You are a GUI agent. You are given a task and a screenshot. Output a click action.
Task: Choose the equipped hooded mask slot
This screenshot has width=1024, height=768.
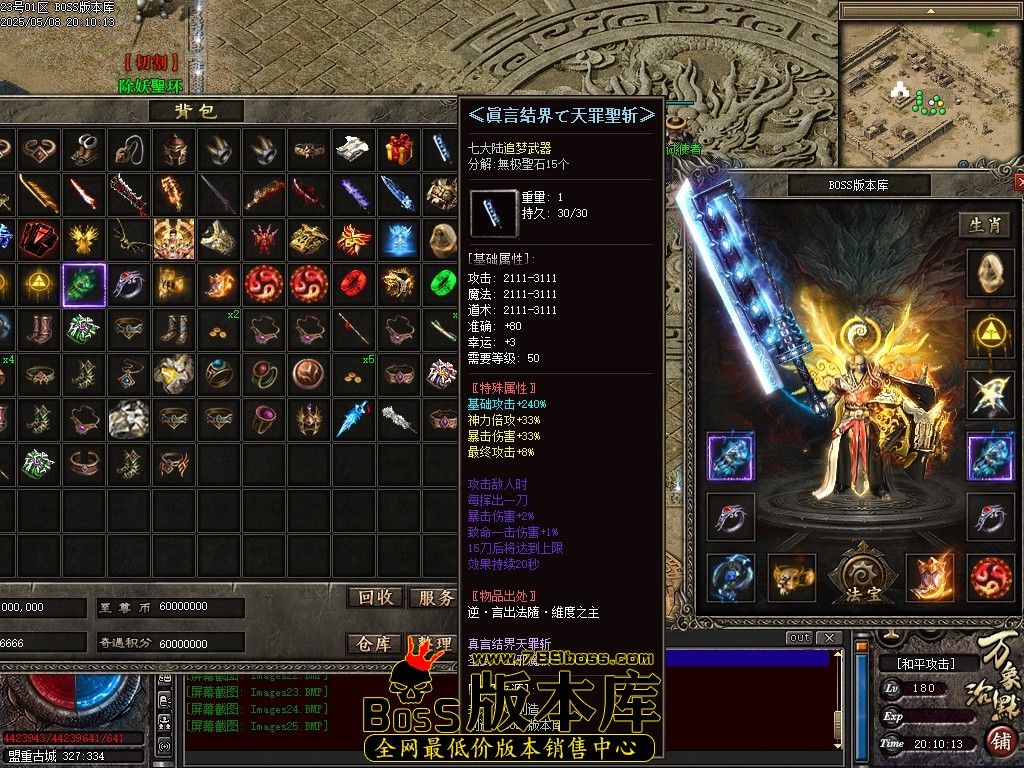pos(990,273)
